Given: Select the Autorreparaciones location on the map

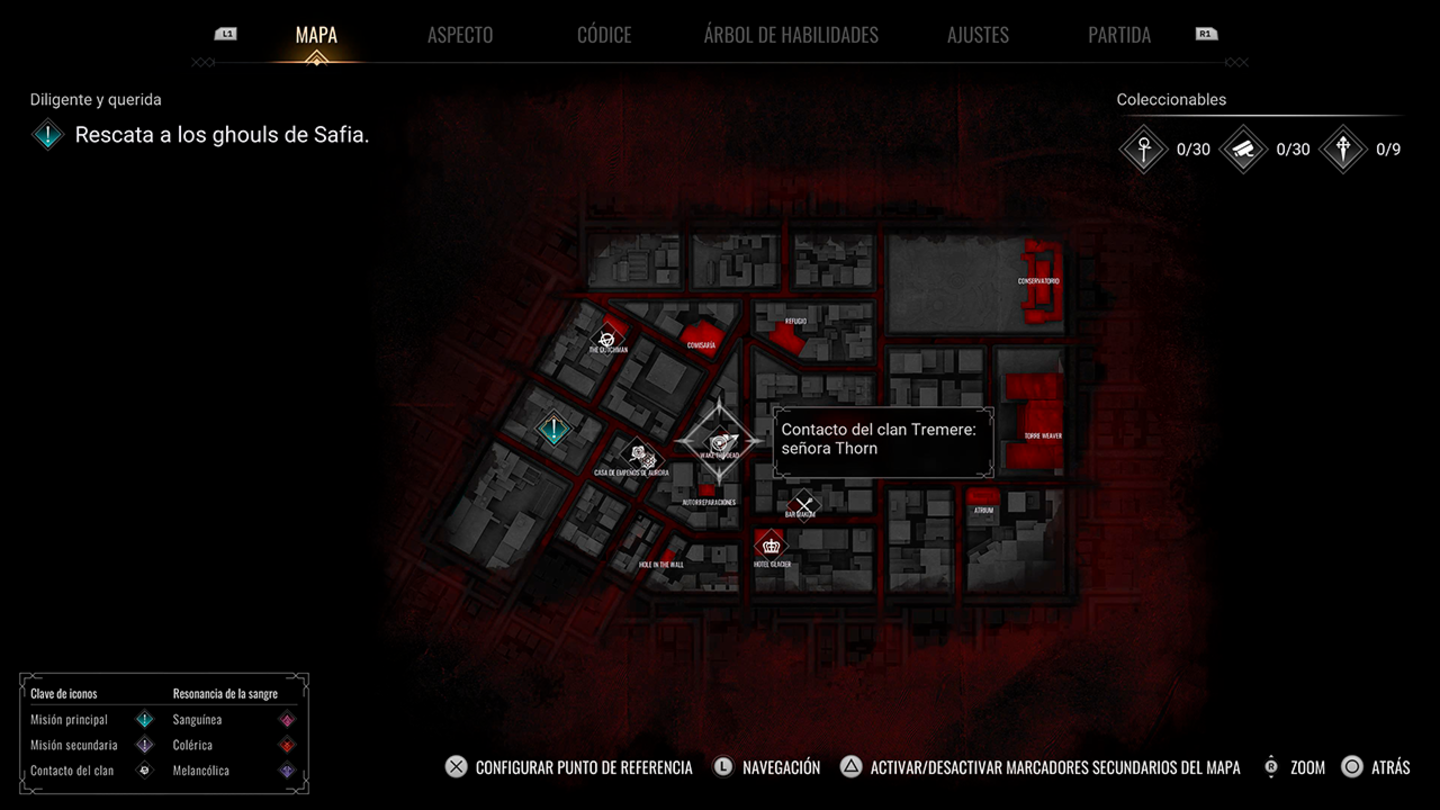Looking at the screenshot, I should point(708,494).
